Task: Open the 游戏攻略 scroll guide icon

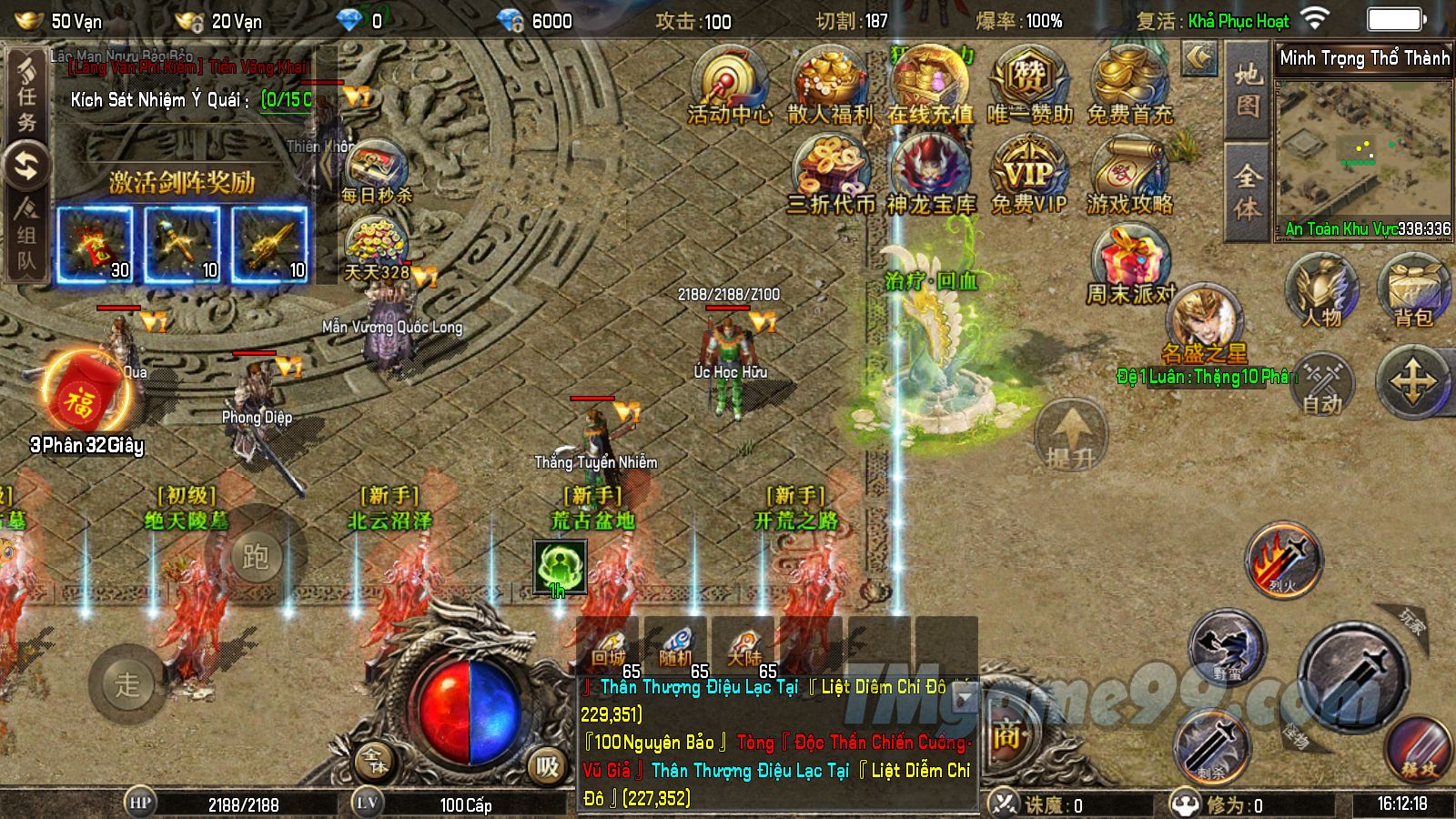Action: pyautogui.click(x=1129, y=175)
